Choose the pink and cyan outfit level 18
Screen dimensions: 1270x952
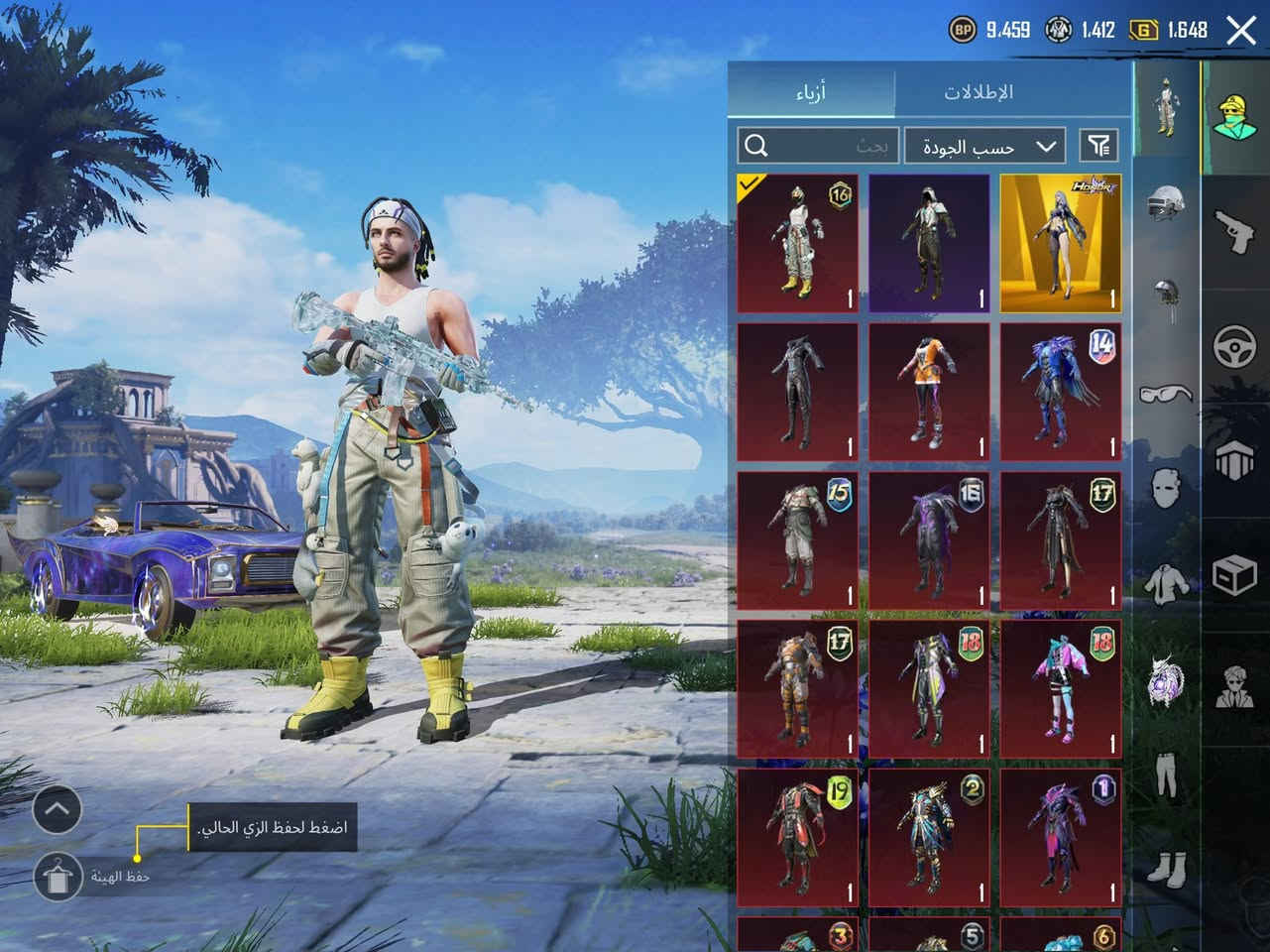[1060, 689]
